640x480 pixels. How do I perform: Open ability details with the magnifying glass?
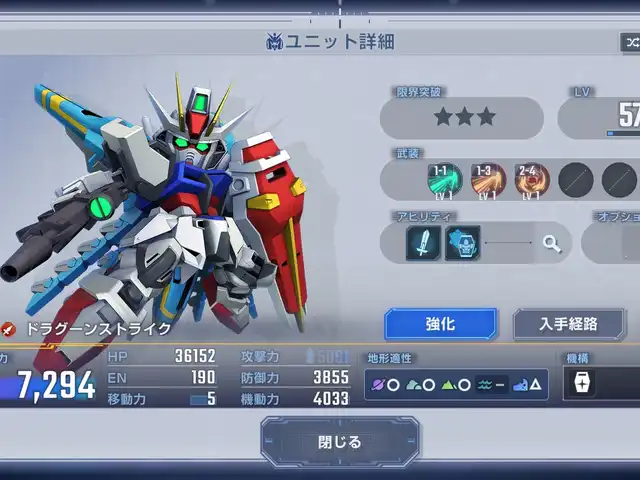551,243
